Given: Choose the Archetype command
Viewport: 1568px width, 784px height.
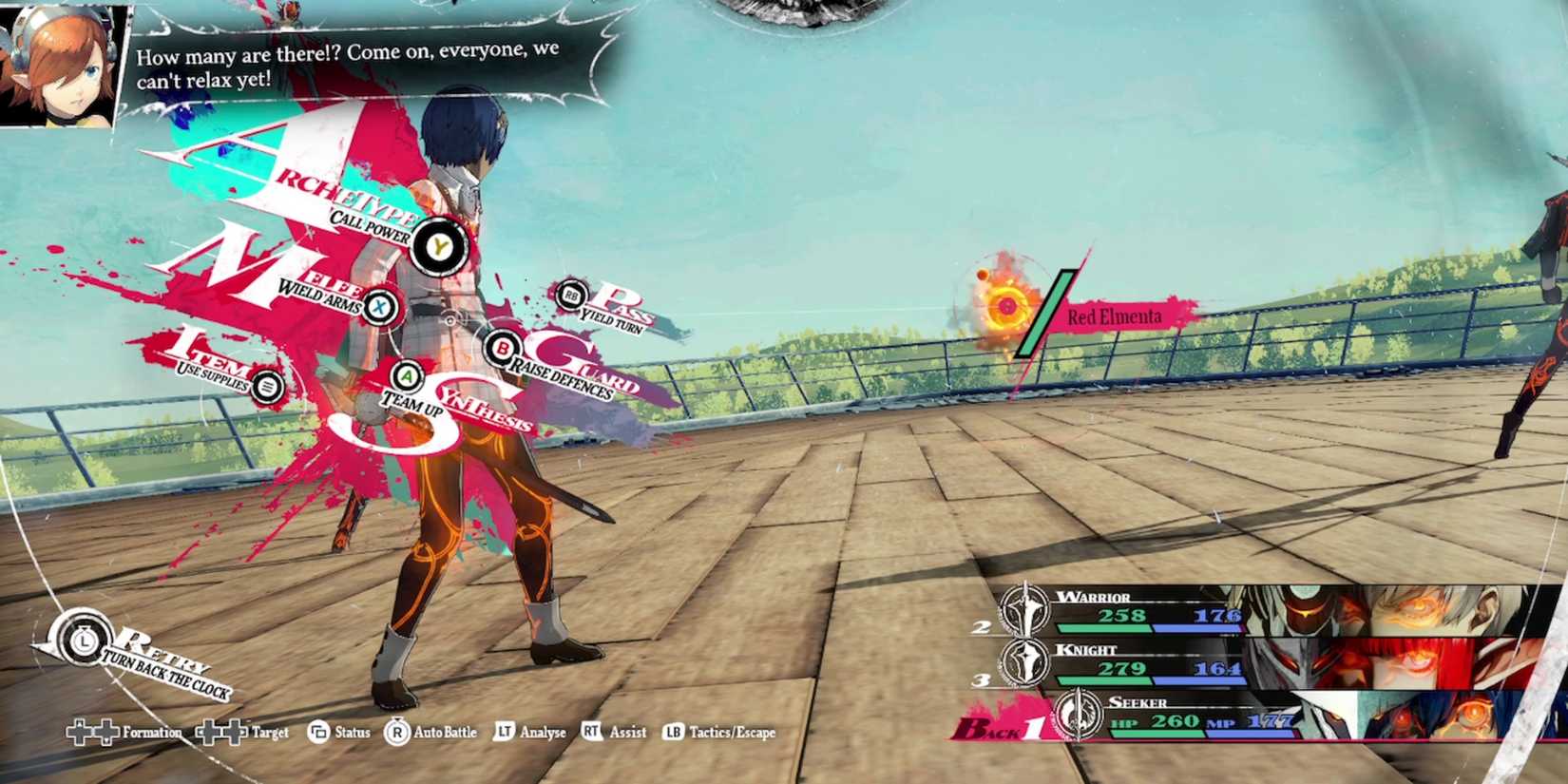Looking at the screenshot, I should [438, 246].
